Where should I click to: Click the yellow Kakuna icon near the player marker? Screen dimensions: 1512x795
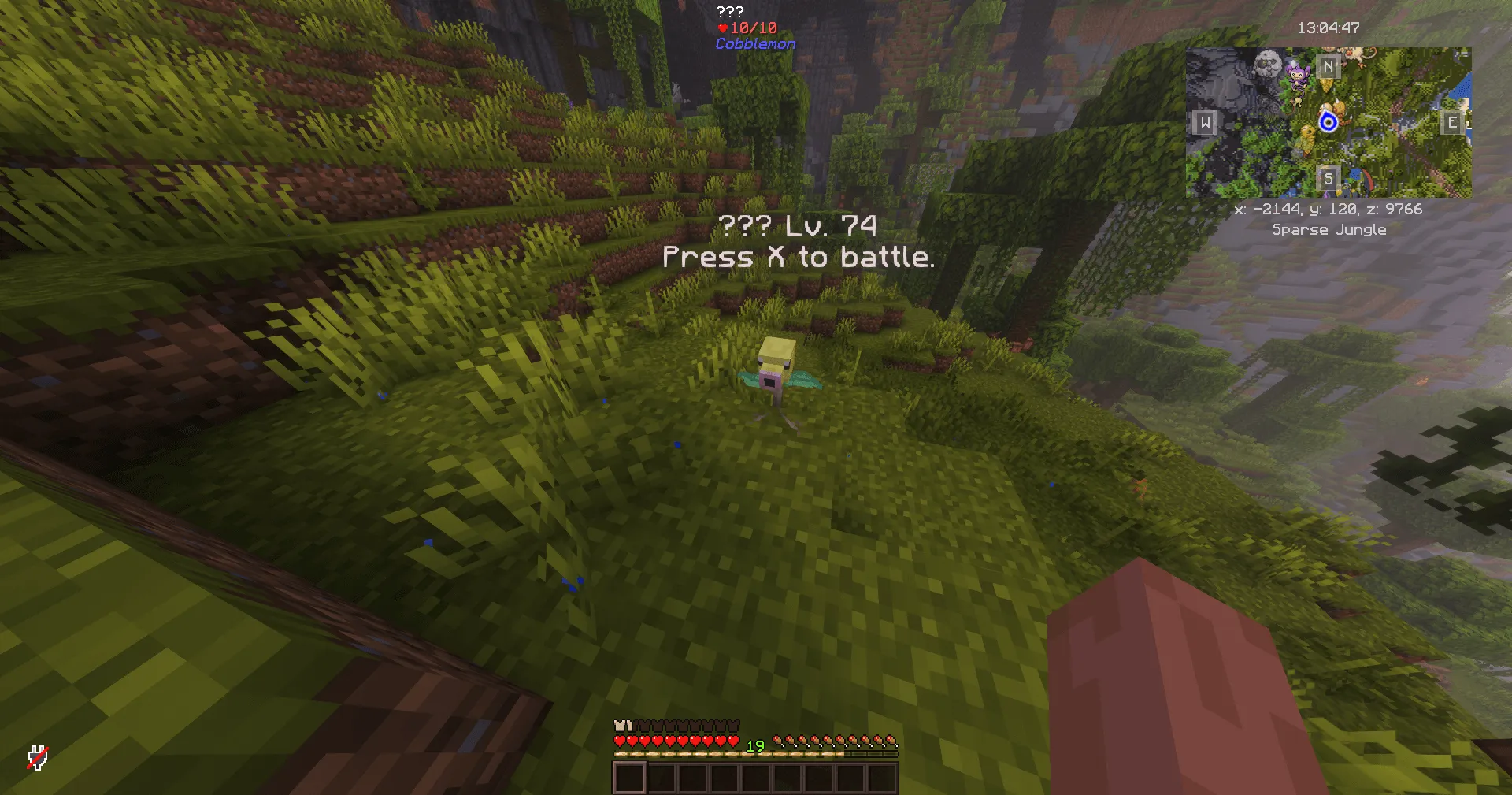coord(1308,136)
